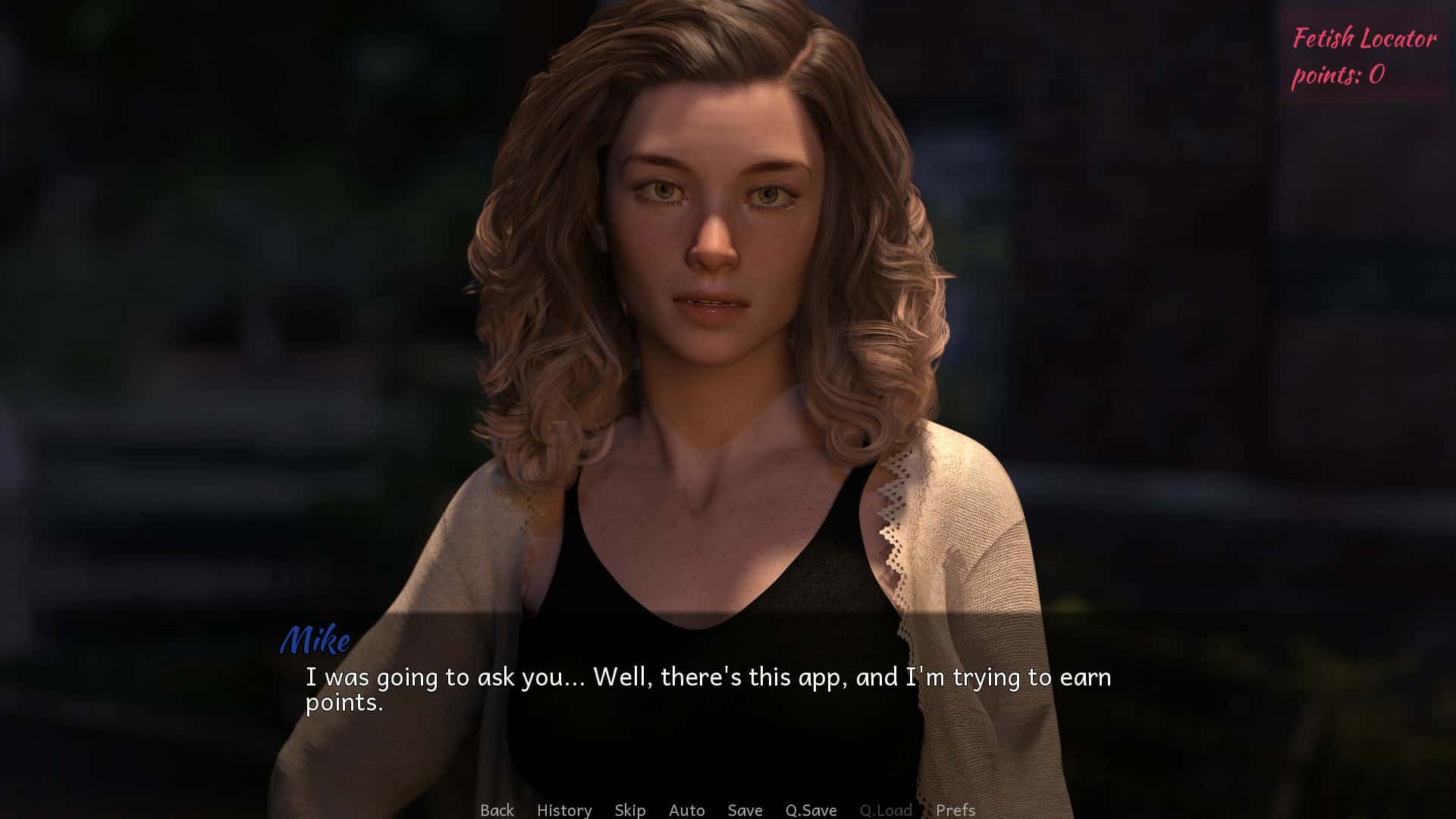The height and width of the screenshot is (819, 1456).
Task: Click the dialogue text to continue
Action: pos(708,689)
